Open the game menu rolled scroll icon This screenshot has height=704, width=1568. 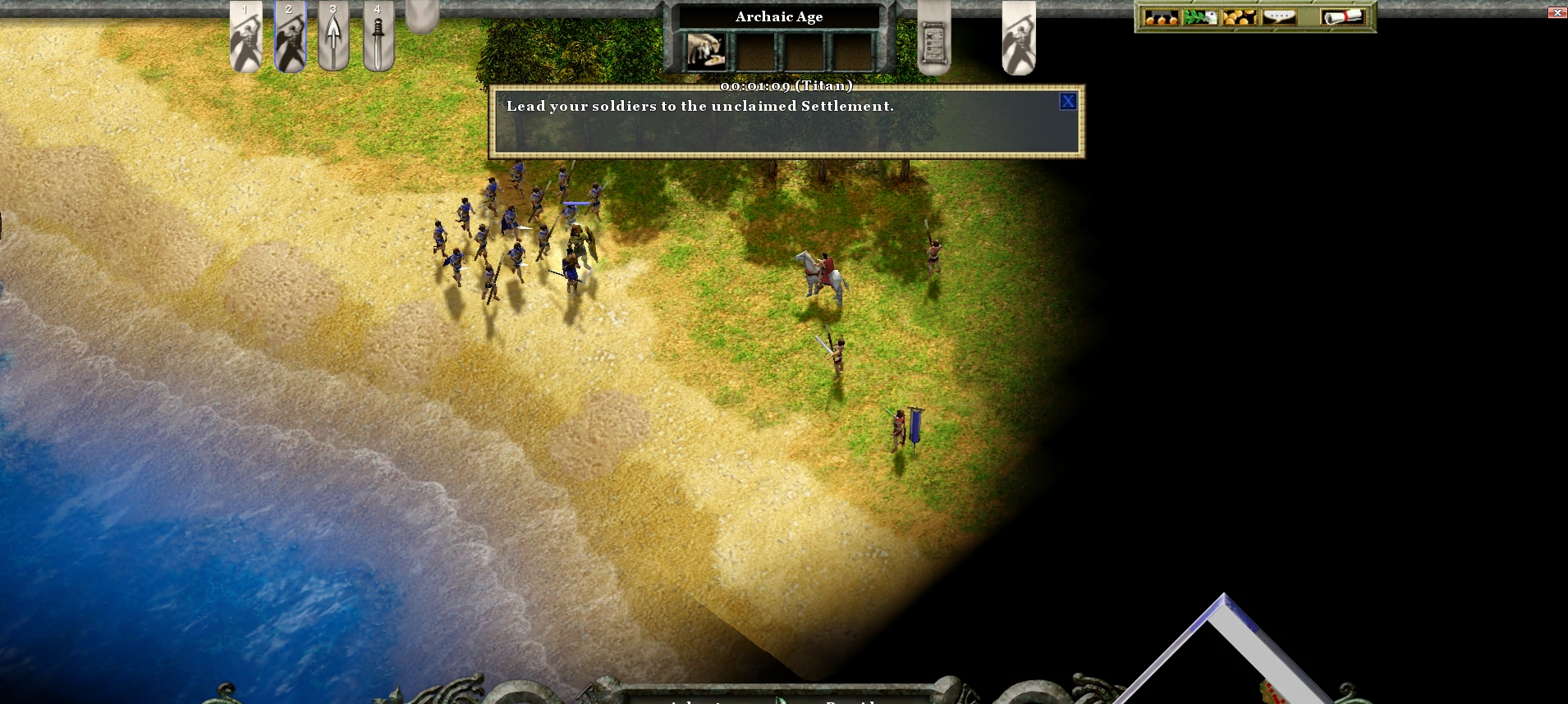coord(1342,17)
